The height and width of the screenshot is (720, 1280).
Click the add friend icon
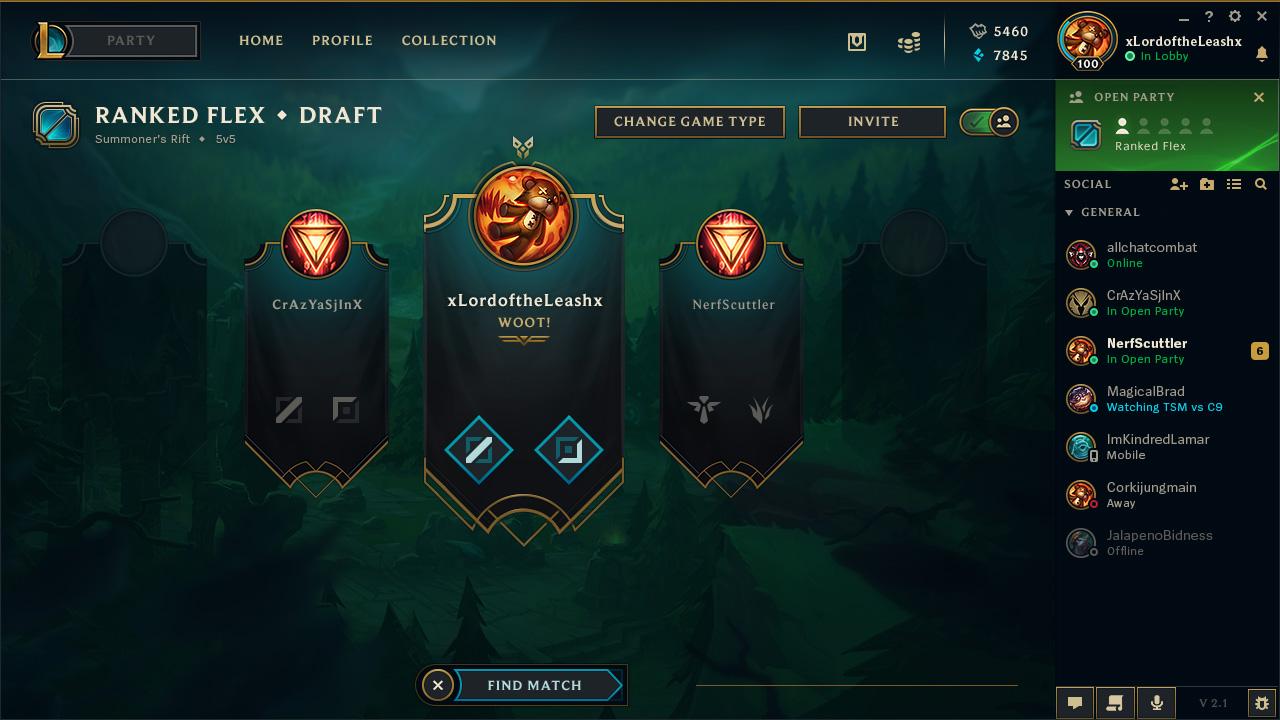(1179, 184)
